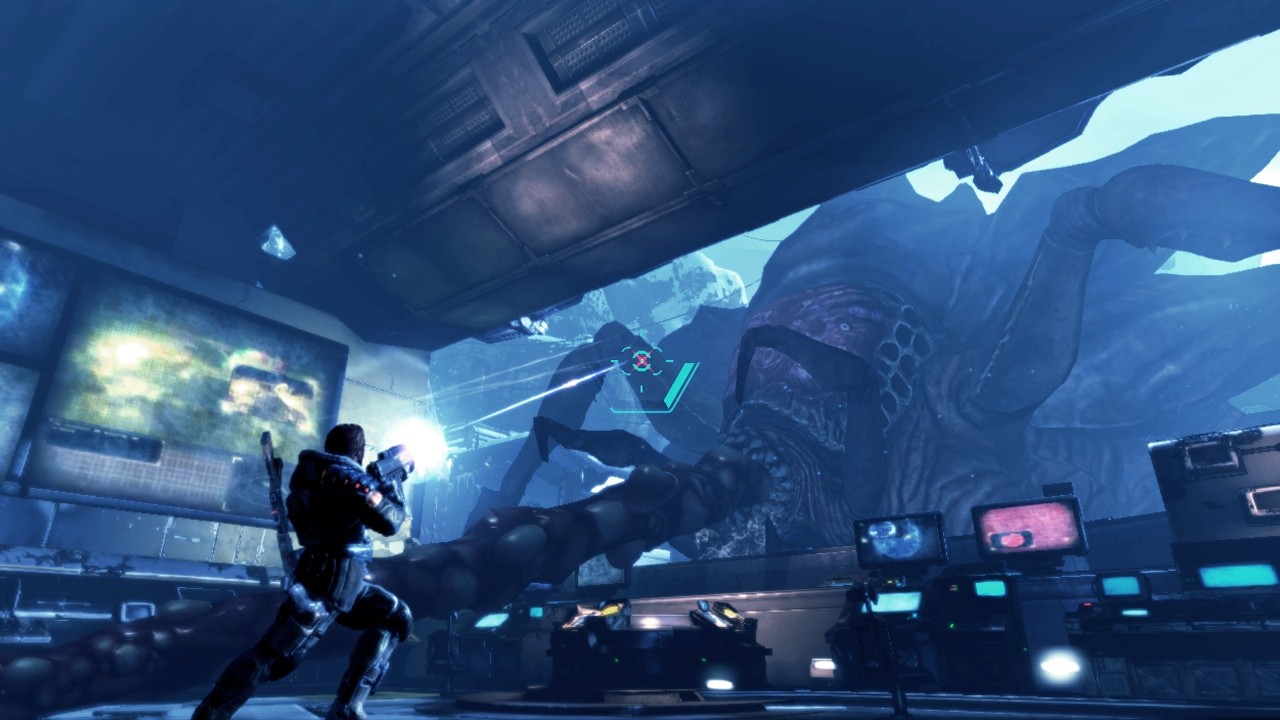Expand the upper-left bracket of the reticle
This screenshot has height=720, width=1280.
[624, 347]
